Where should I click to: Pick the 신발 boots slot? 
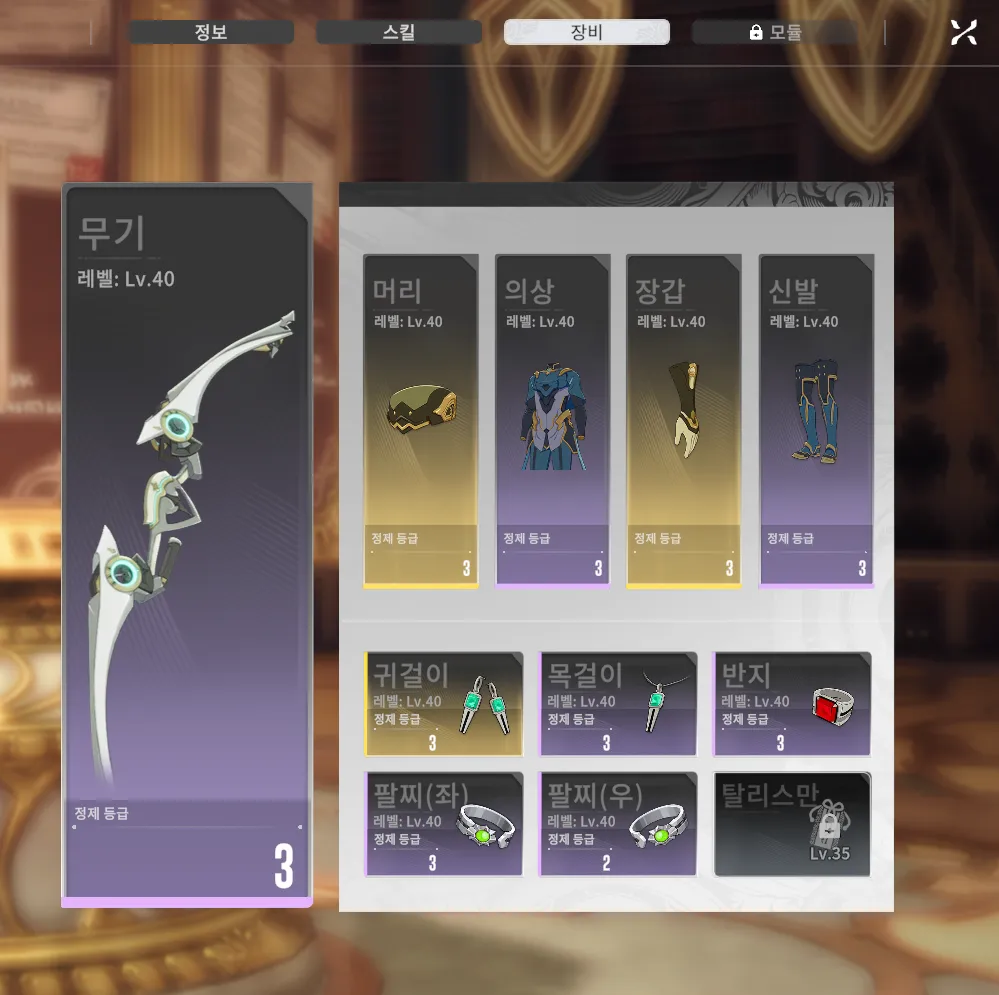point(816,420)
